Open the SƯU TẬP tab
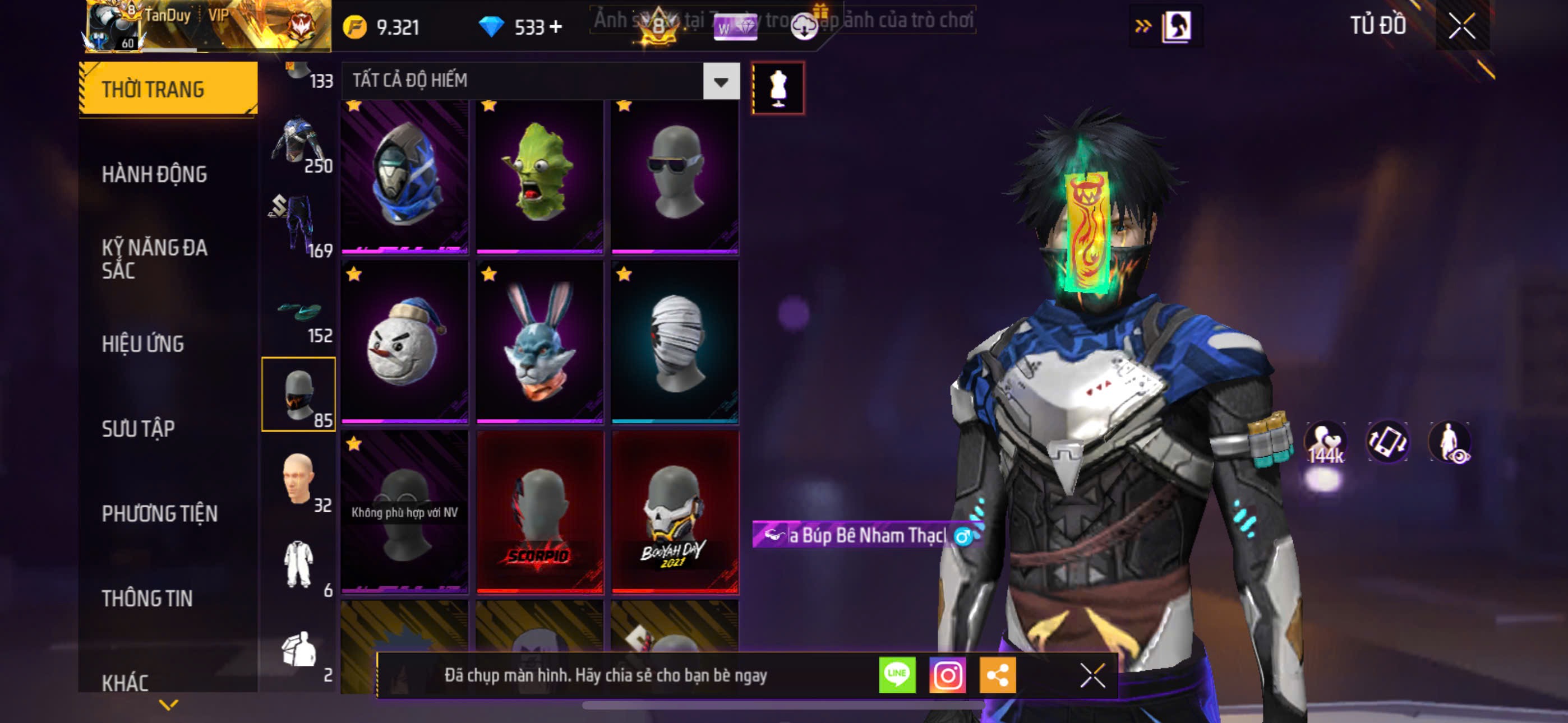The image size is (1568, 723). pyautogui.click(x=138, y=429)
